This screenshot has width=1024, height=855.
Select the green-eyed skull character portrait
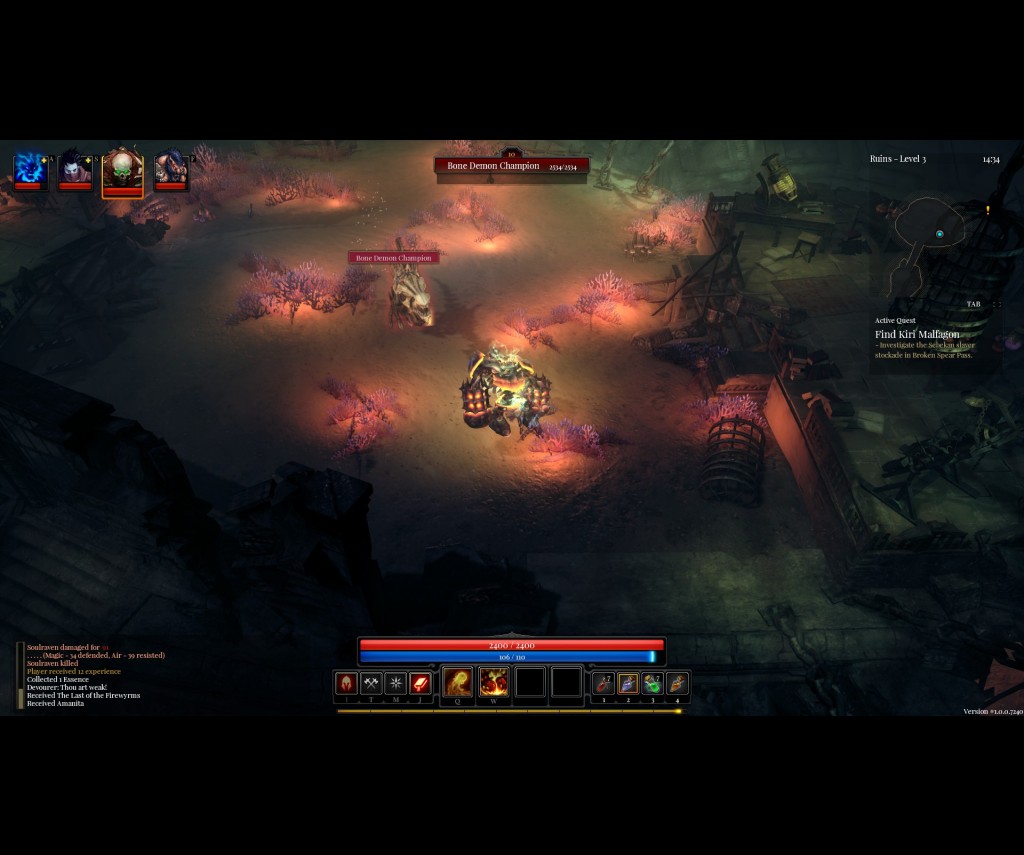point(122,170)
